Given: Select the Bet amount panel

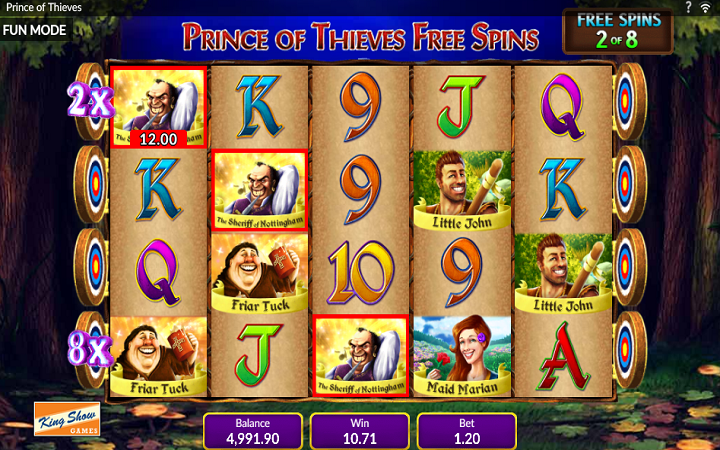Looking at the screenshot, I should pyautogui.click(x=466, y=431).
